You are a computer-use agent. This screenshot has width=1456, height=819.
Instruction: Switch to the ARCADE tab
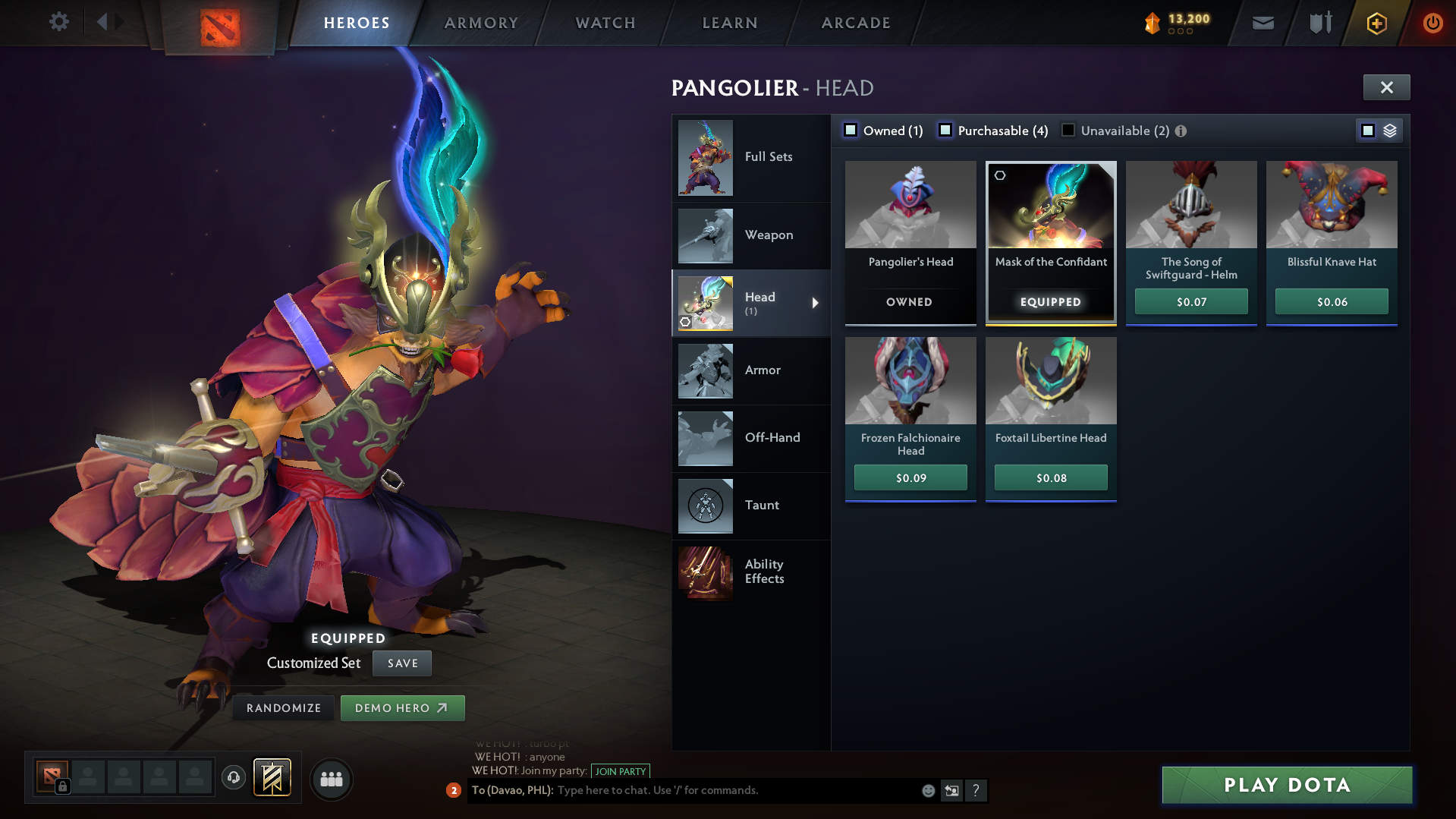(855, 23)
